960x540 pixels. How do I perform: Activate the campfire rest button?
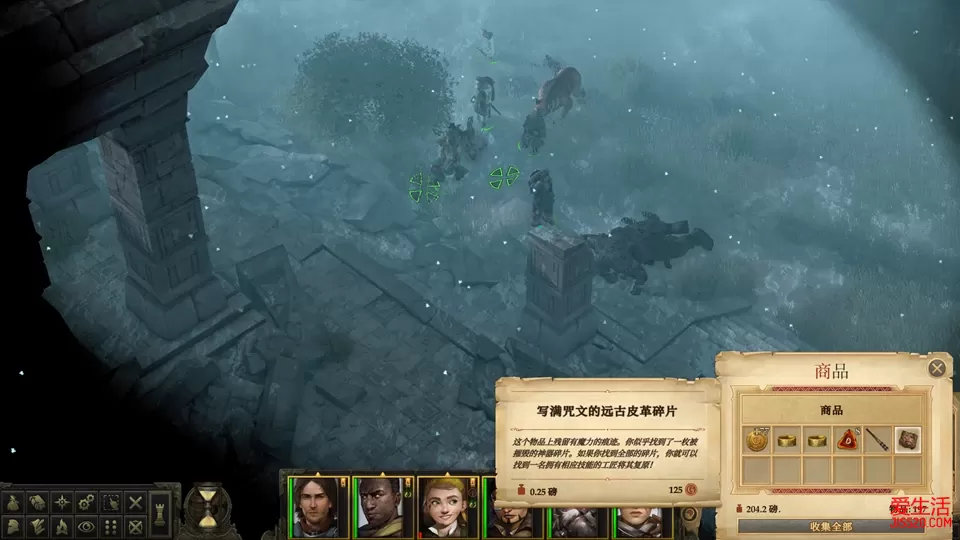pyautogui.click(x=60, y=525)
